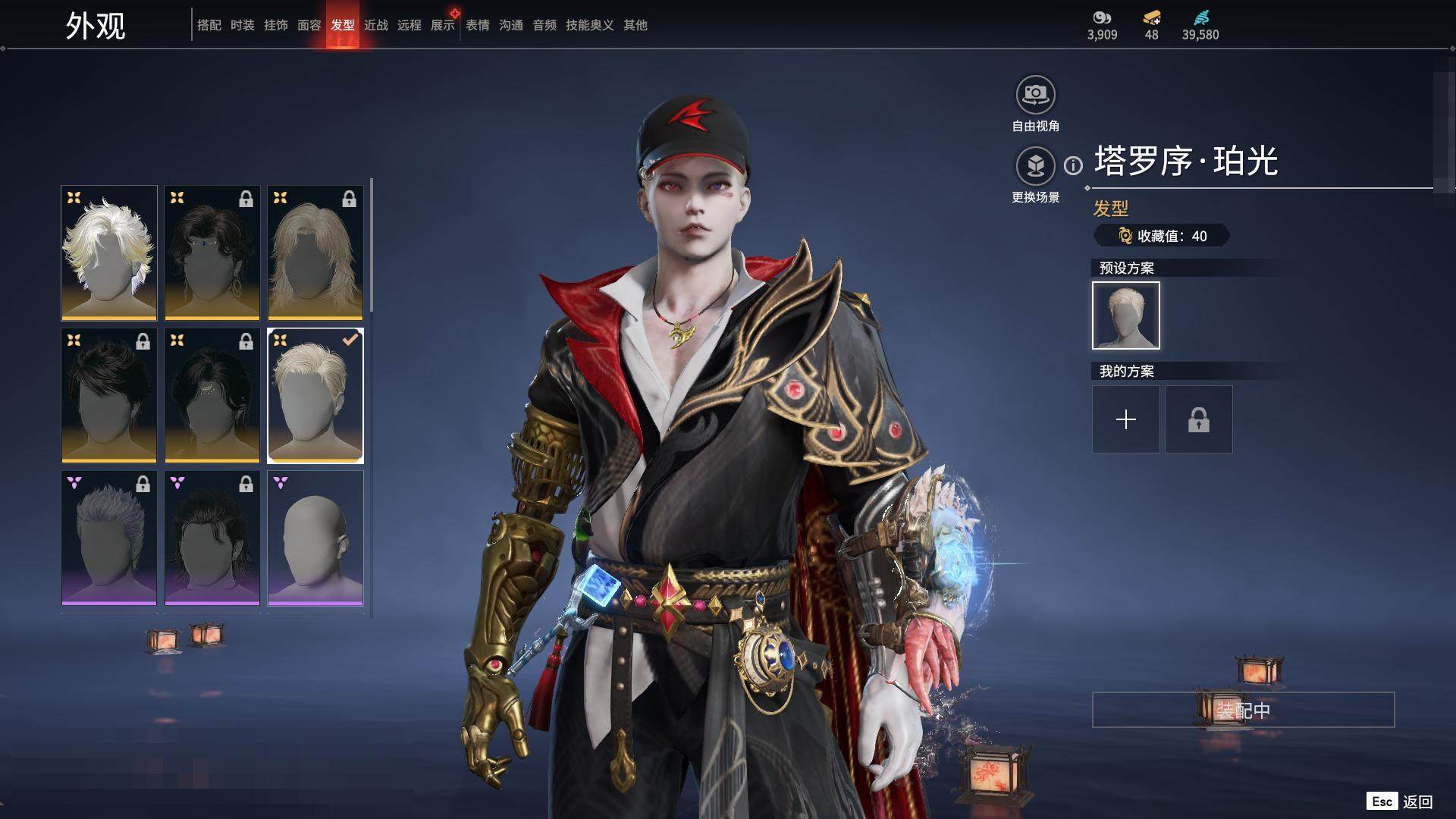Select the 挂饰 tab
This screenshot has height=819, width=1456.
pyautogui.click(x=275, y=25)
